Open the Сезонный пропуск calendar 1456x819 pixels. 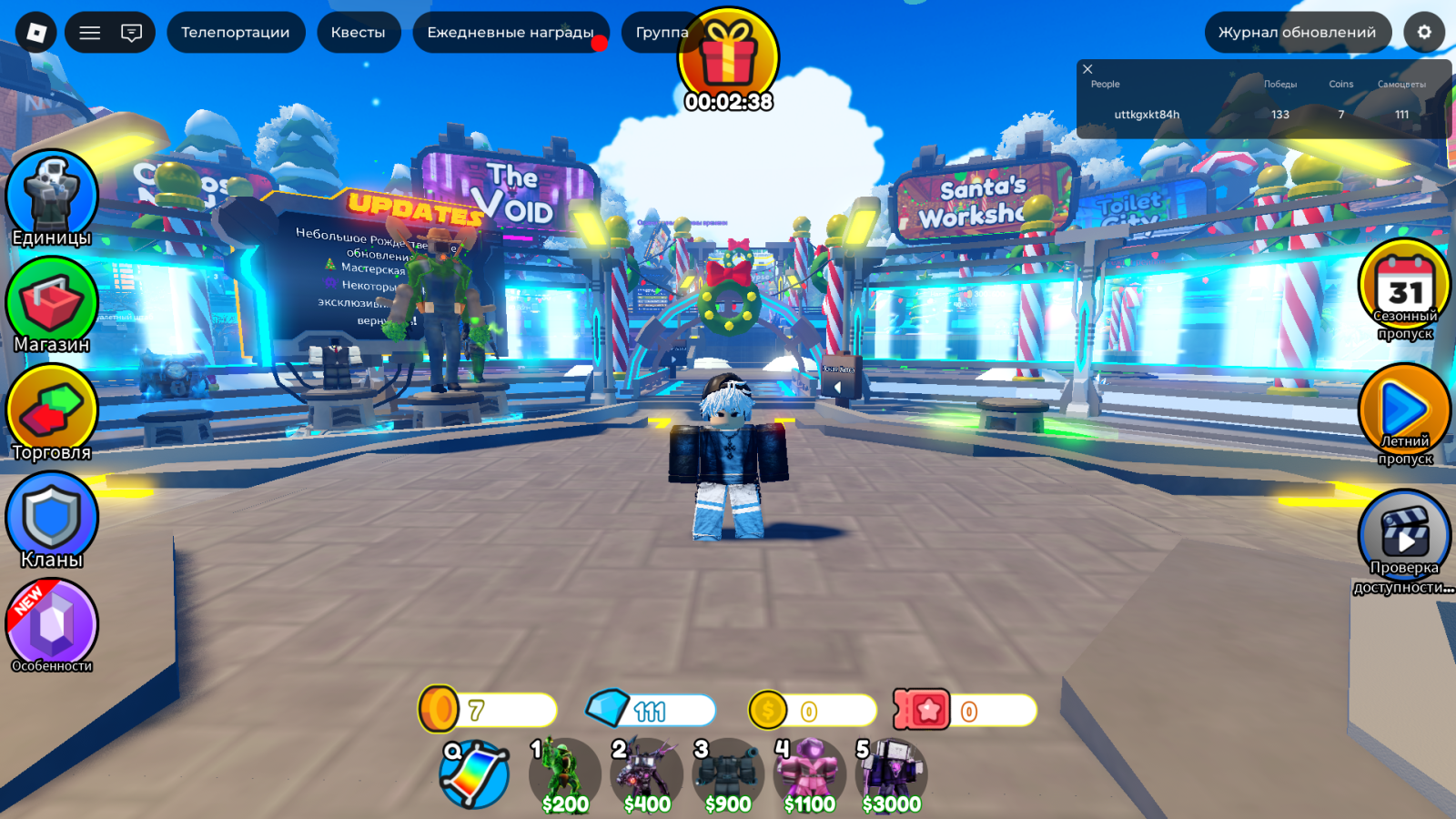click(1404, 289)
